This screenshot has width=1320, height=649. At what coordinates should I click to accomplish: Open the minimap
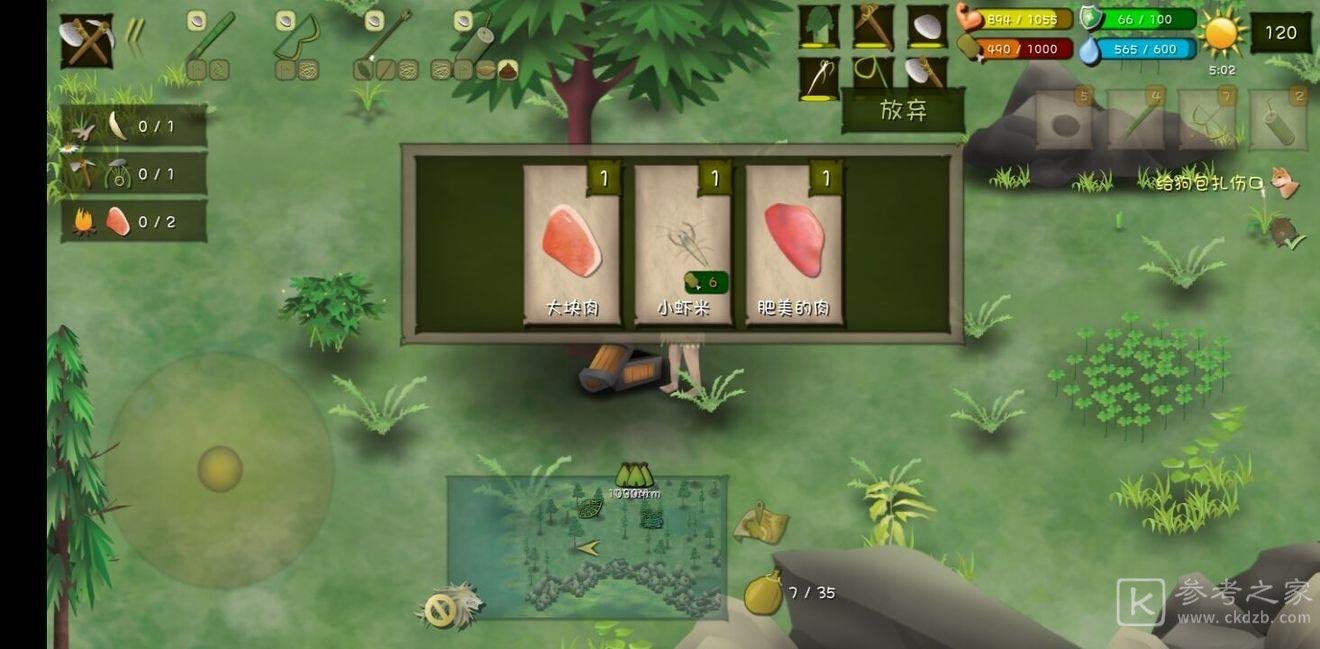(x=586, y=547)
